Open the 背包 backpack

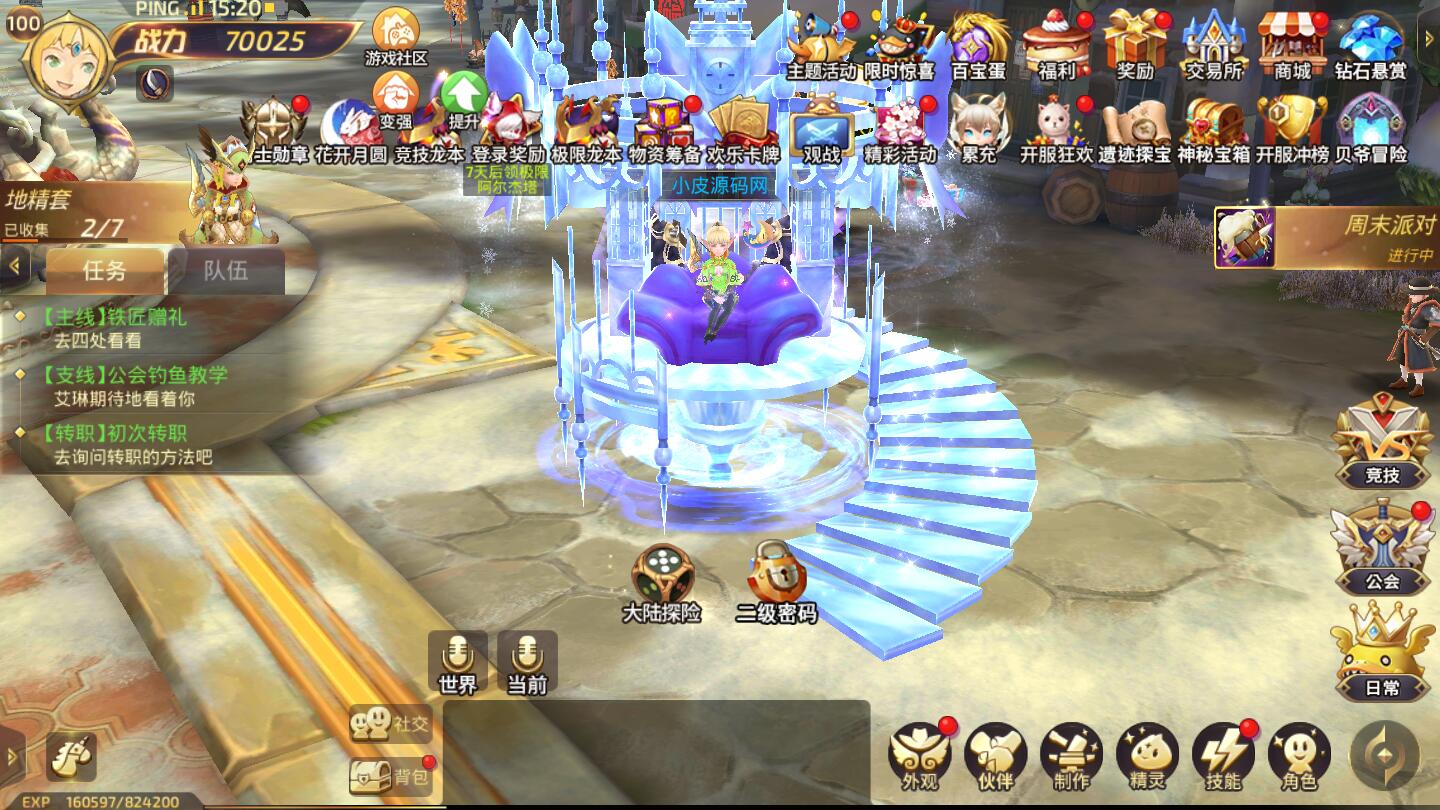(x=391, y=775)
